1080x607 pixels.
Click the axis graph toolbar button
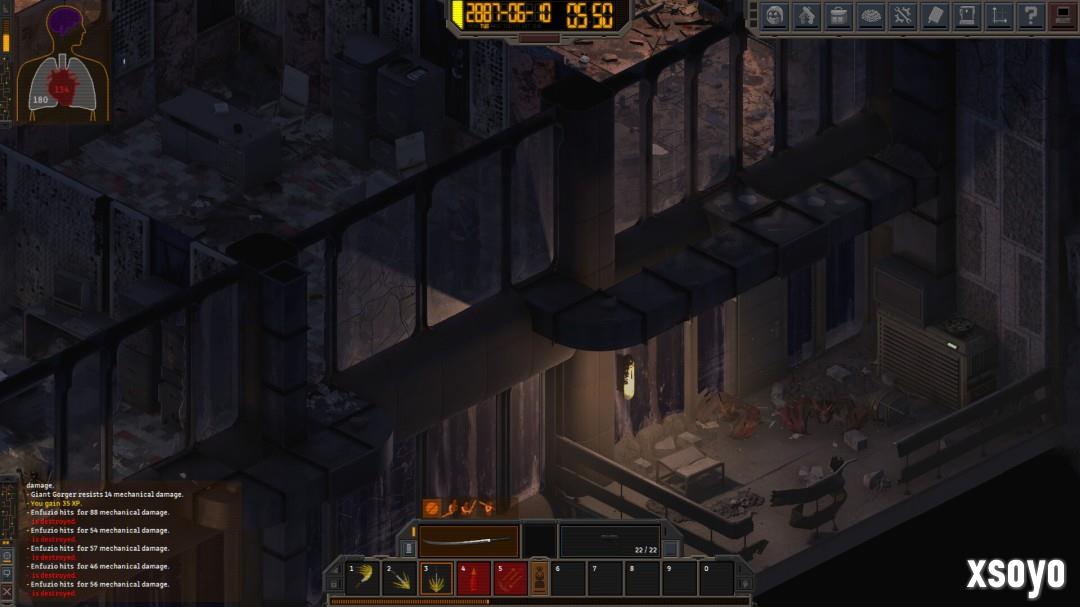(x=999, y=16)
